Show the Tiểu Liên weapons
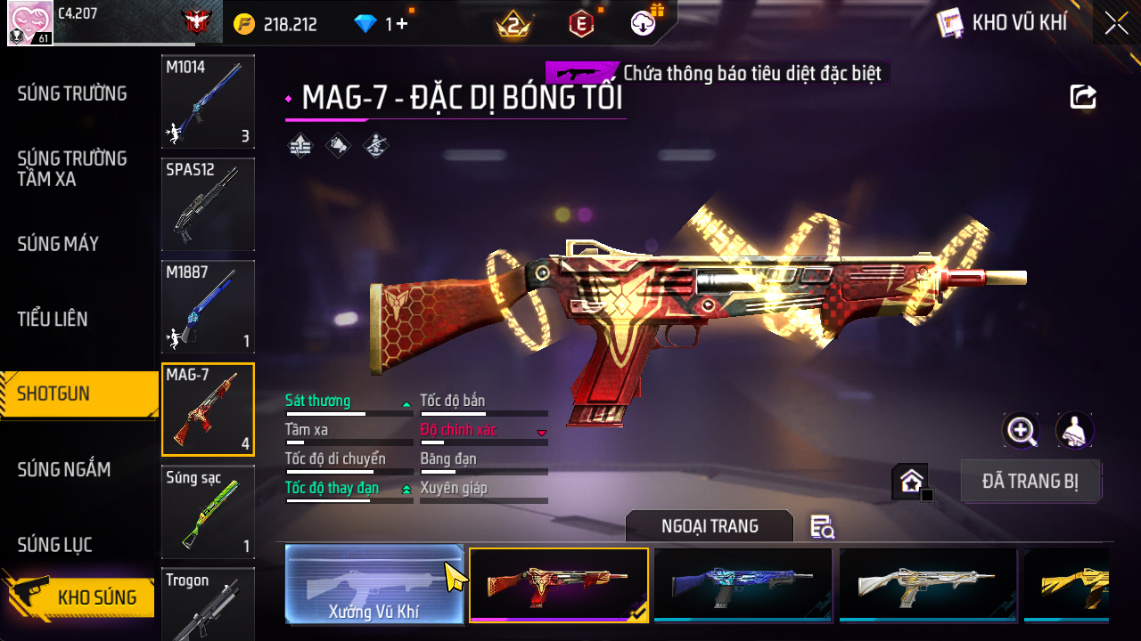This screenshot has width=1141, height=641. 53,319
